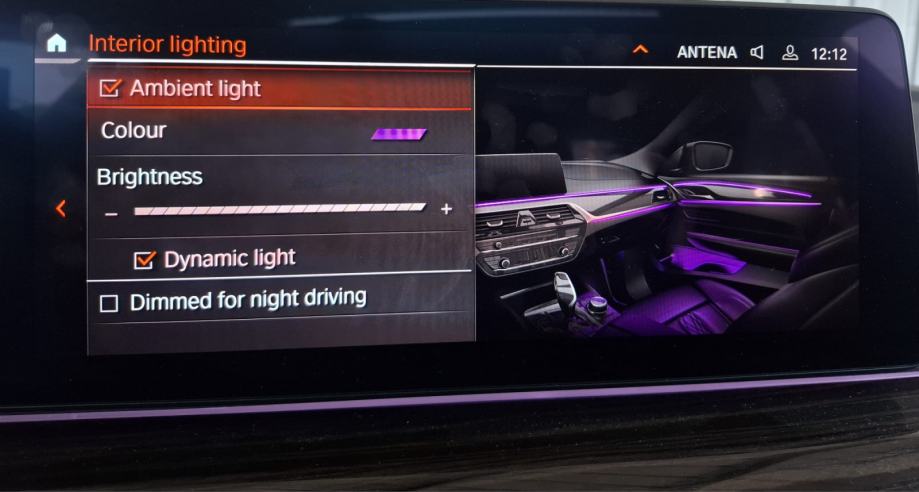The width and height of the screenshot is (919, 492).
Task: Click the speaker volume icon
Action: pos(757,52)
